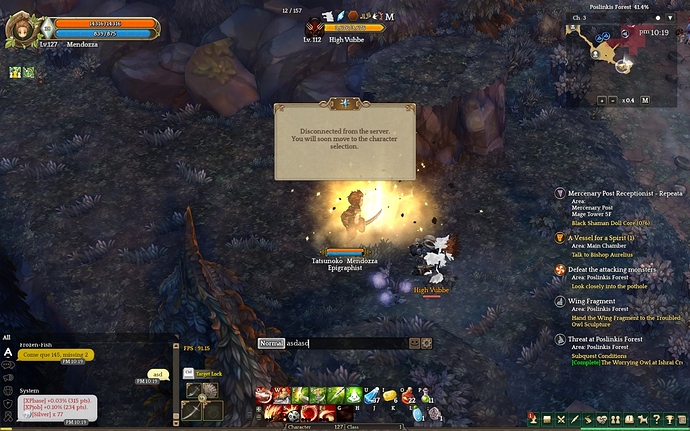Screen dimensions: 690x431
Task: Open the emoticon smiley button in chat bar
Action: pos(414,343)
